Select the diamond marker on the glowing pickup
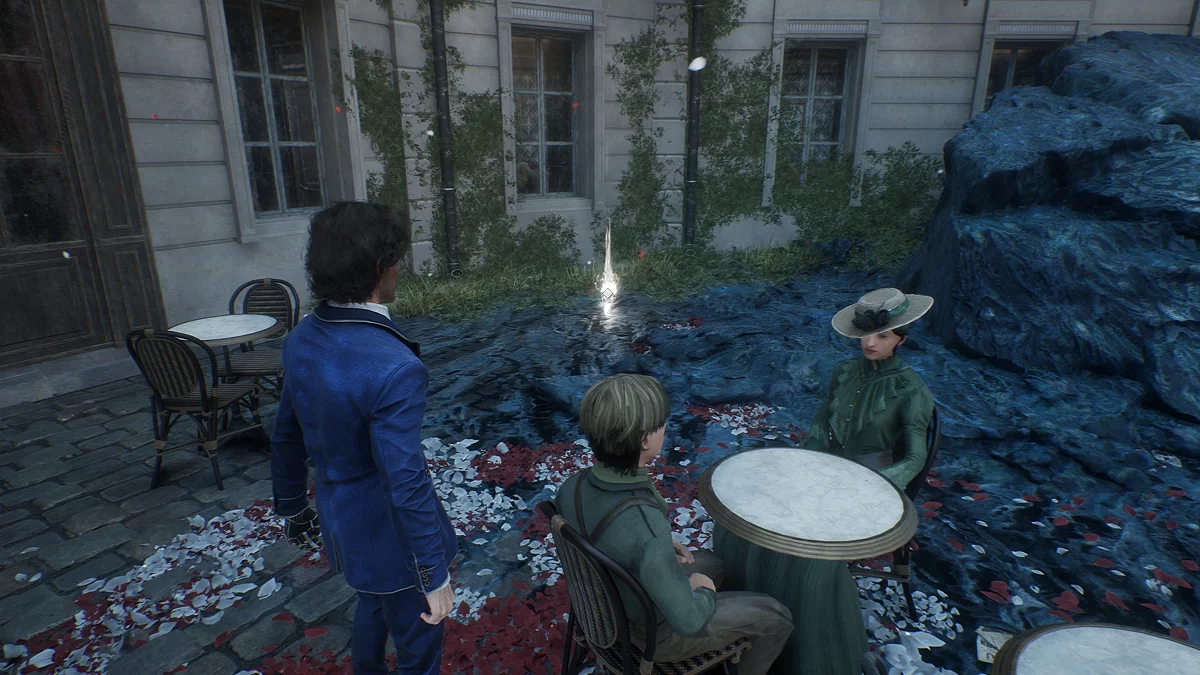Image resolution: width=1200 pixels, height=675 pixels. (607, 292)
